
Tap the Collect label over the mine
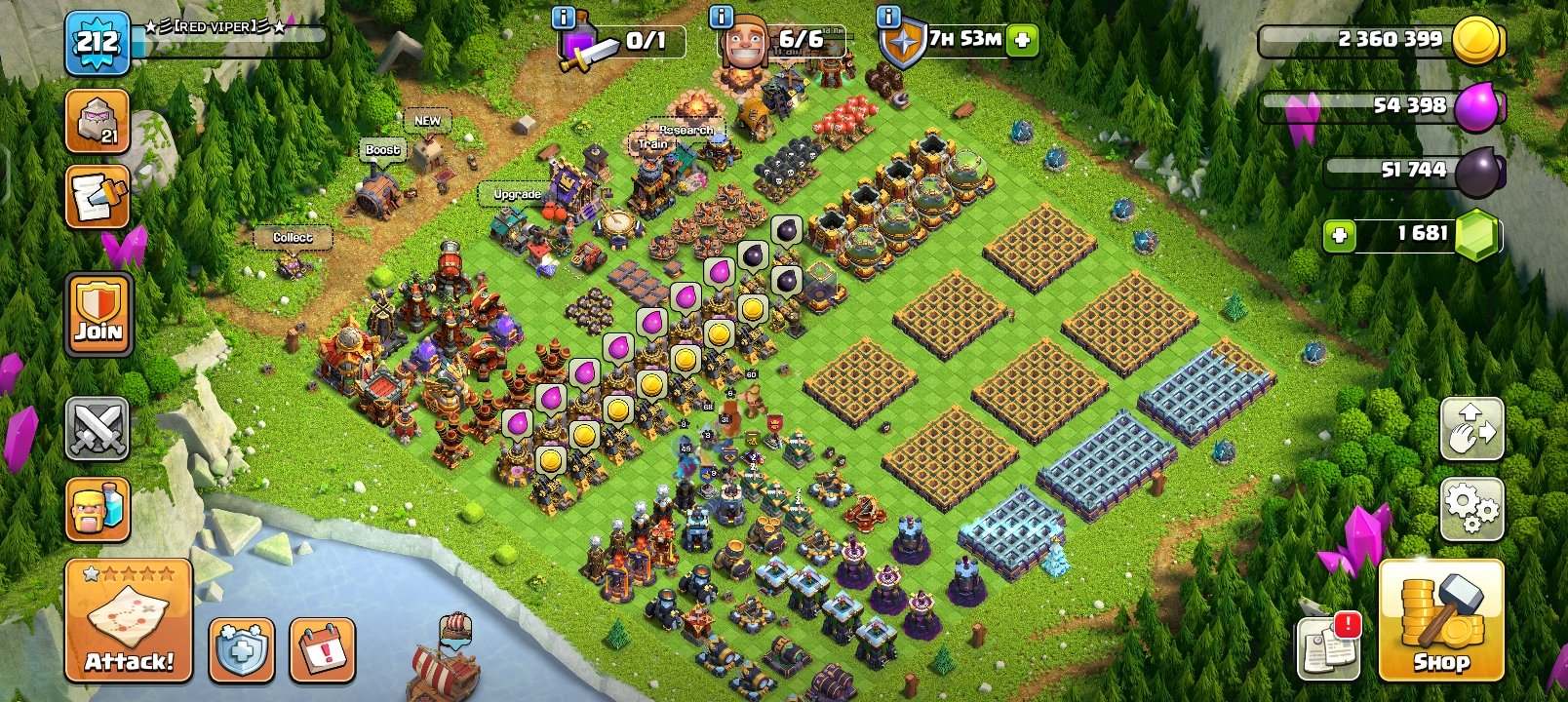(294, 238)
